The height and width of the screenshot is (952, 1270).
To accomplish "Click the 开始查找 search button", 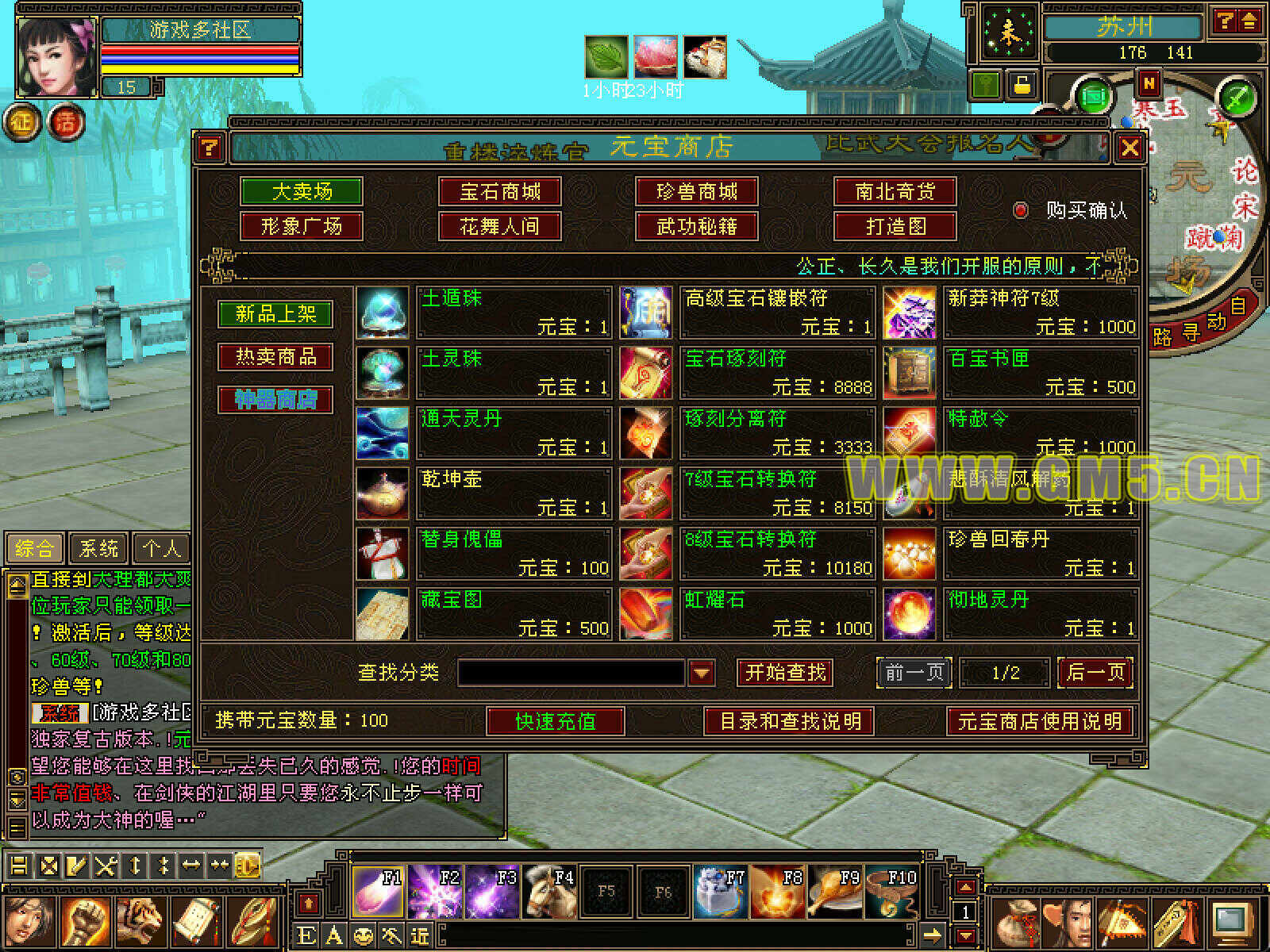I will click(785, 673).
